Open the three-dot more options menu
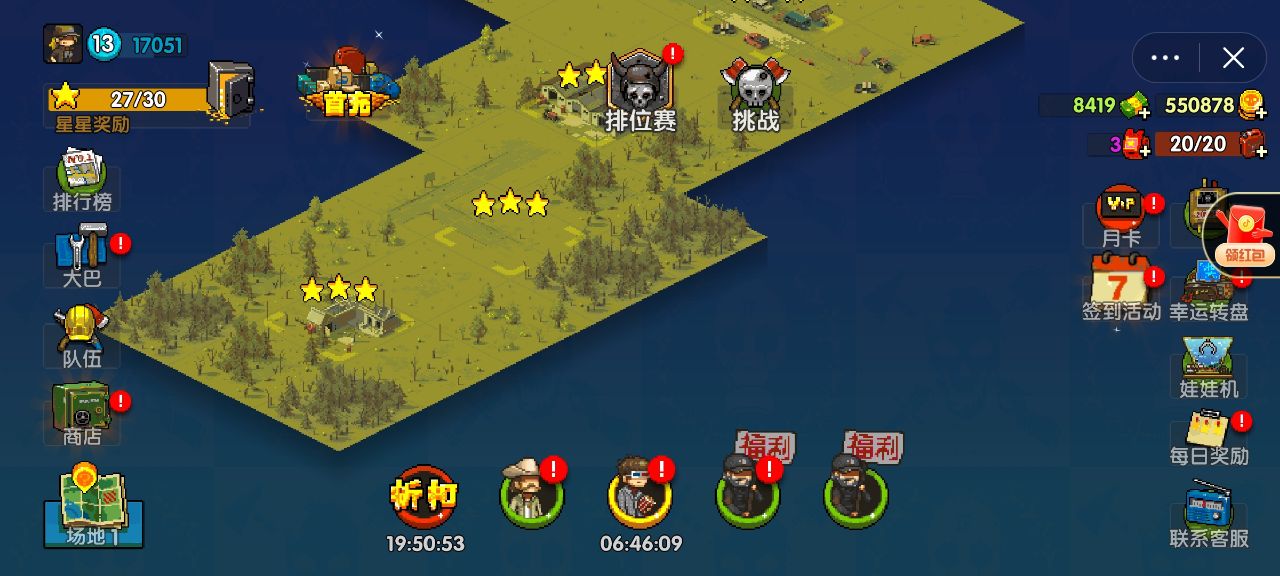Screen dimensions: 1280x576 coord(1166,58)
